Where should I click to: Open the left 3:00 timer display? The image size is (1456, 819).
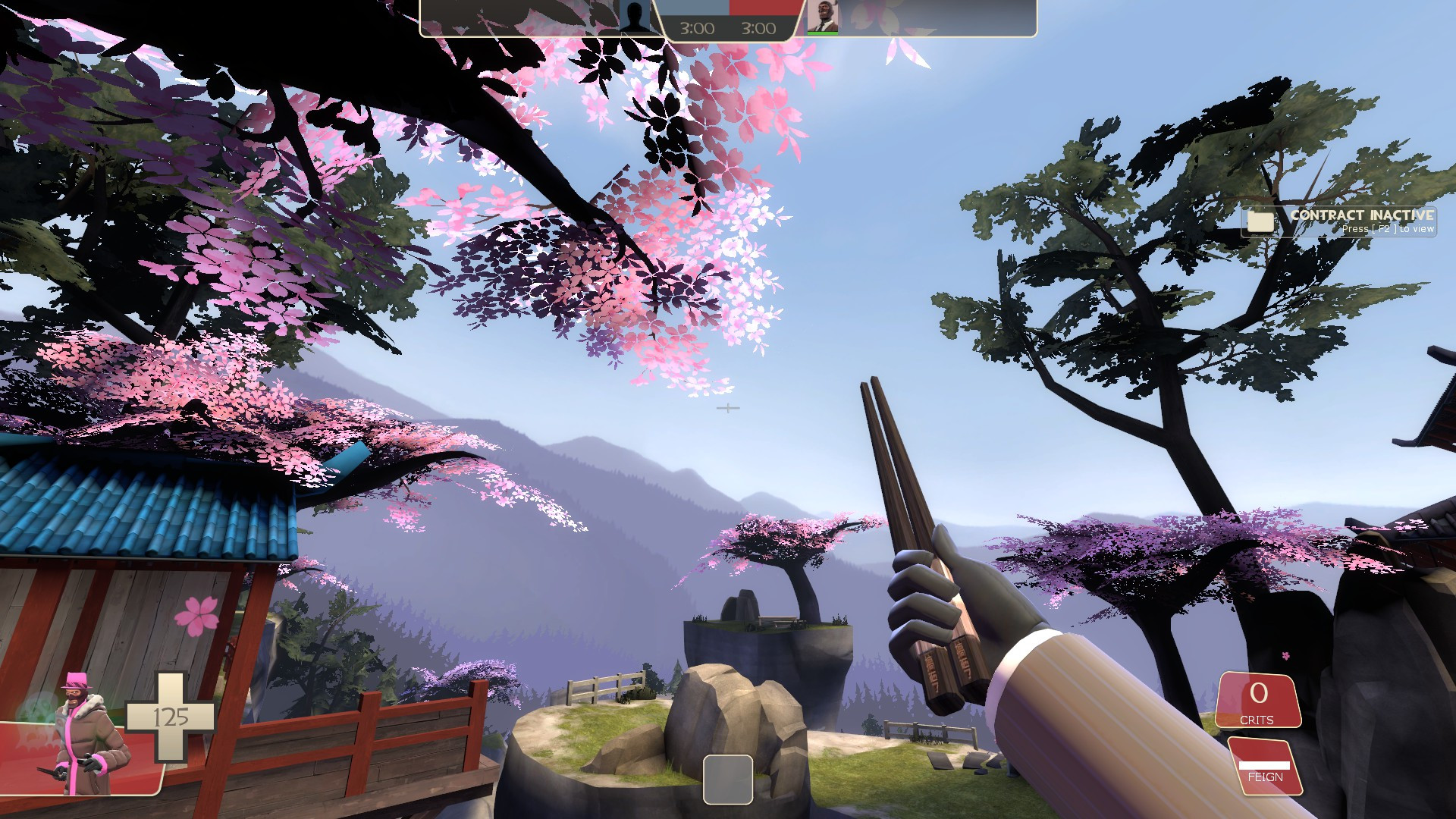click(698, 29)
